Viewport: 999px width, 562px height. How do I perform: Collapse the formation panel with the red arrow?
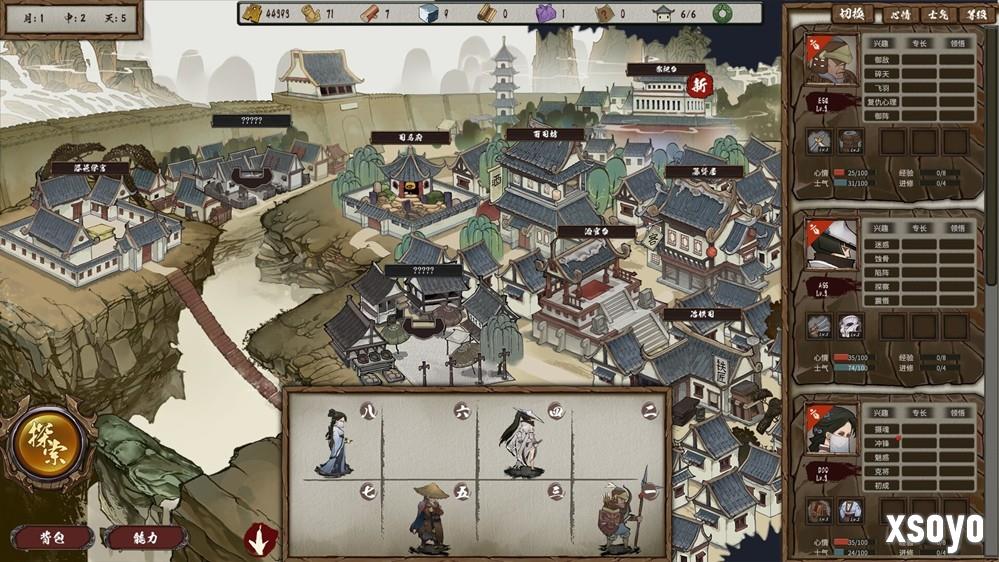(x=261, y=540)
